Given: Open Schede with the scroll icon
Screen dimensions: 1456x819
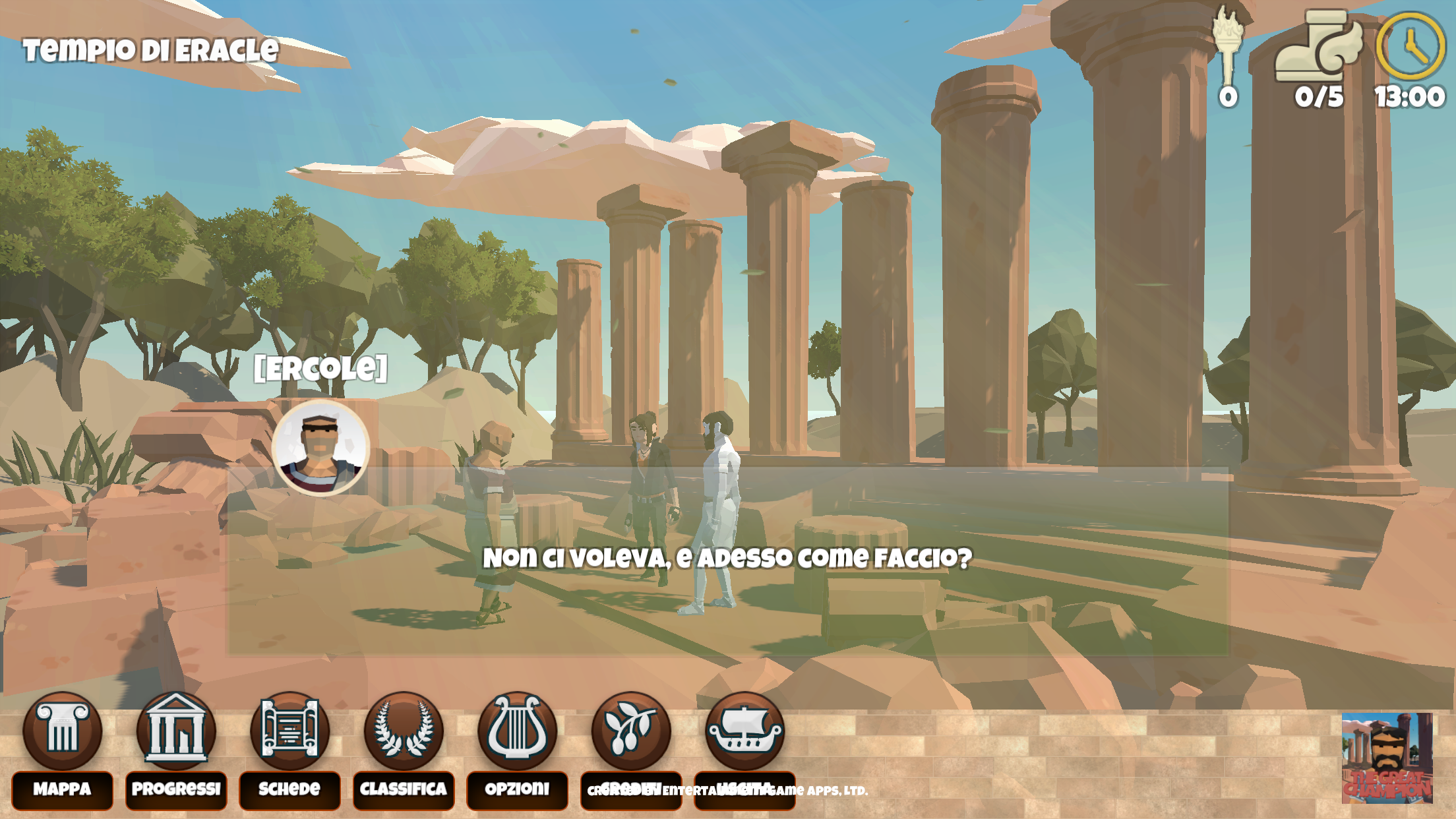Looking at the screenshot, I should 289,731.
